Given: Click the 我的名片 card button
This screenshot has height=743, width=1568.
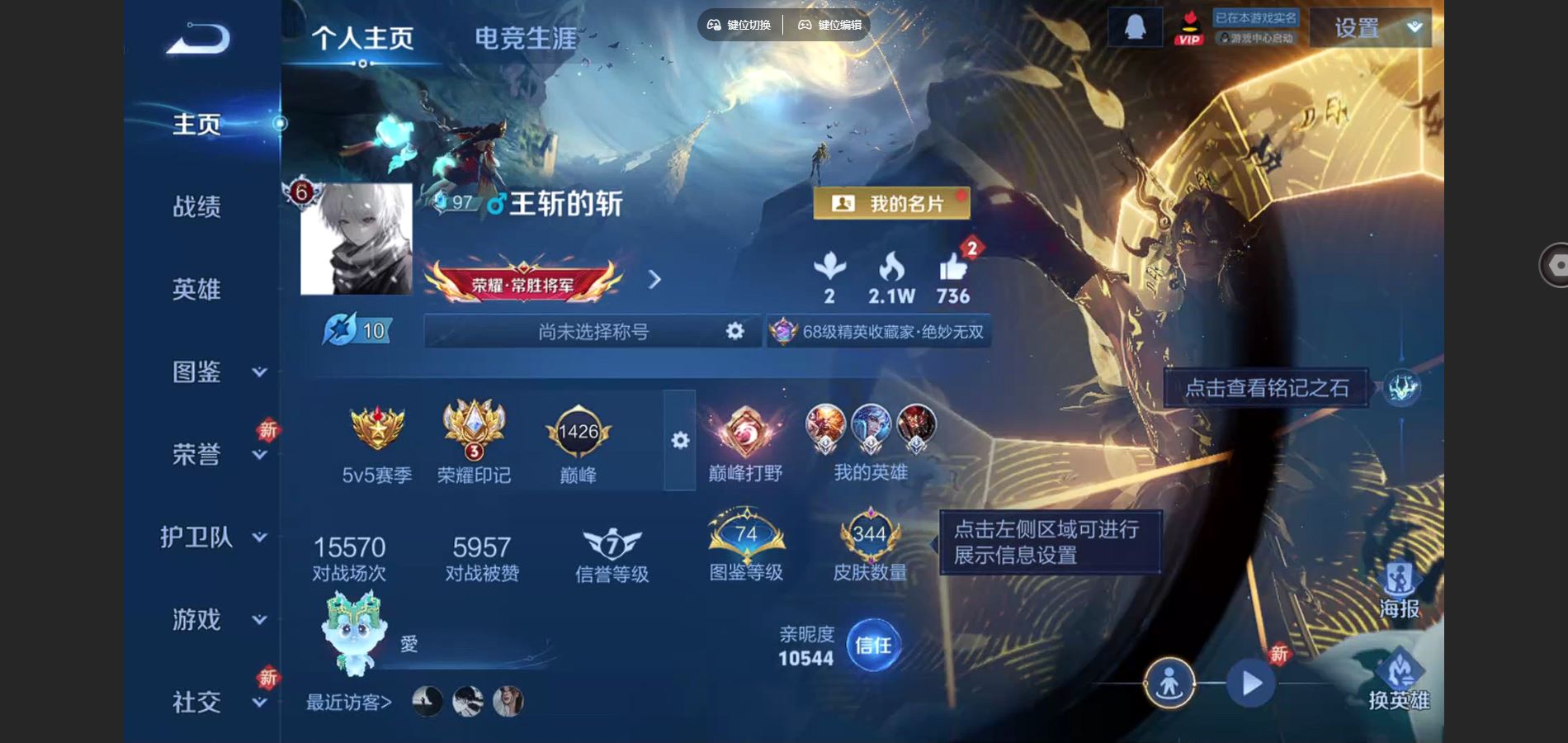Looking at the screenshot, I should coord(893,203).
